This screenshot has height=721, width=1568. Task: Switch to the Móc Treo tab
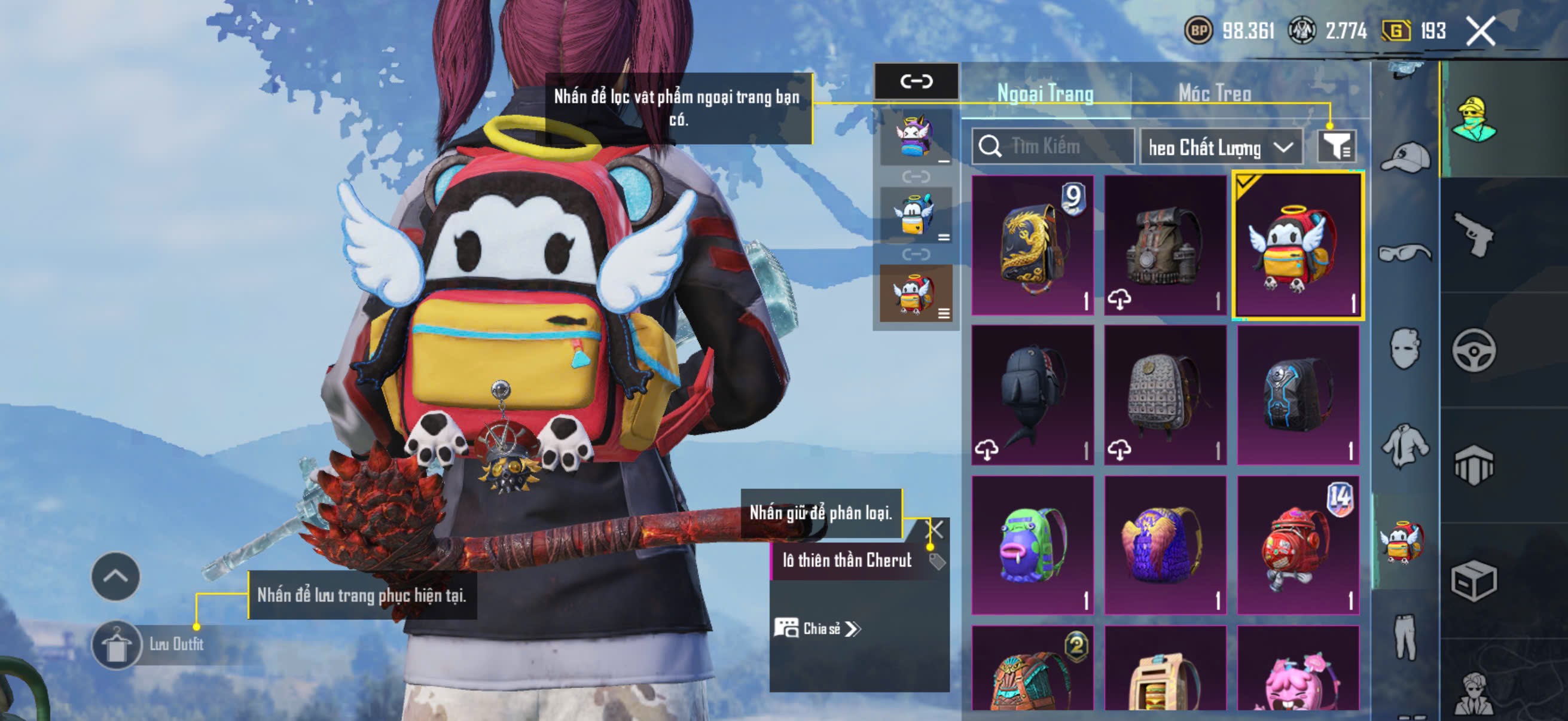(1215, 93)
